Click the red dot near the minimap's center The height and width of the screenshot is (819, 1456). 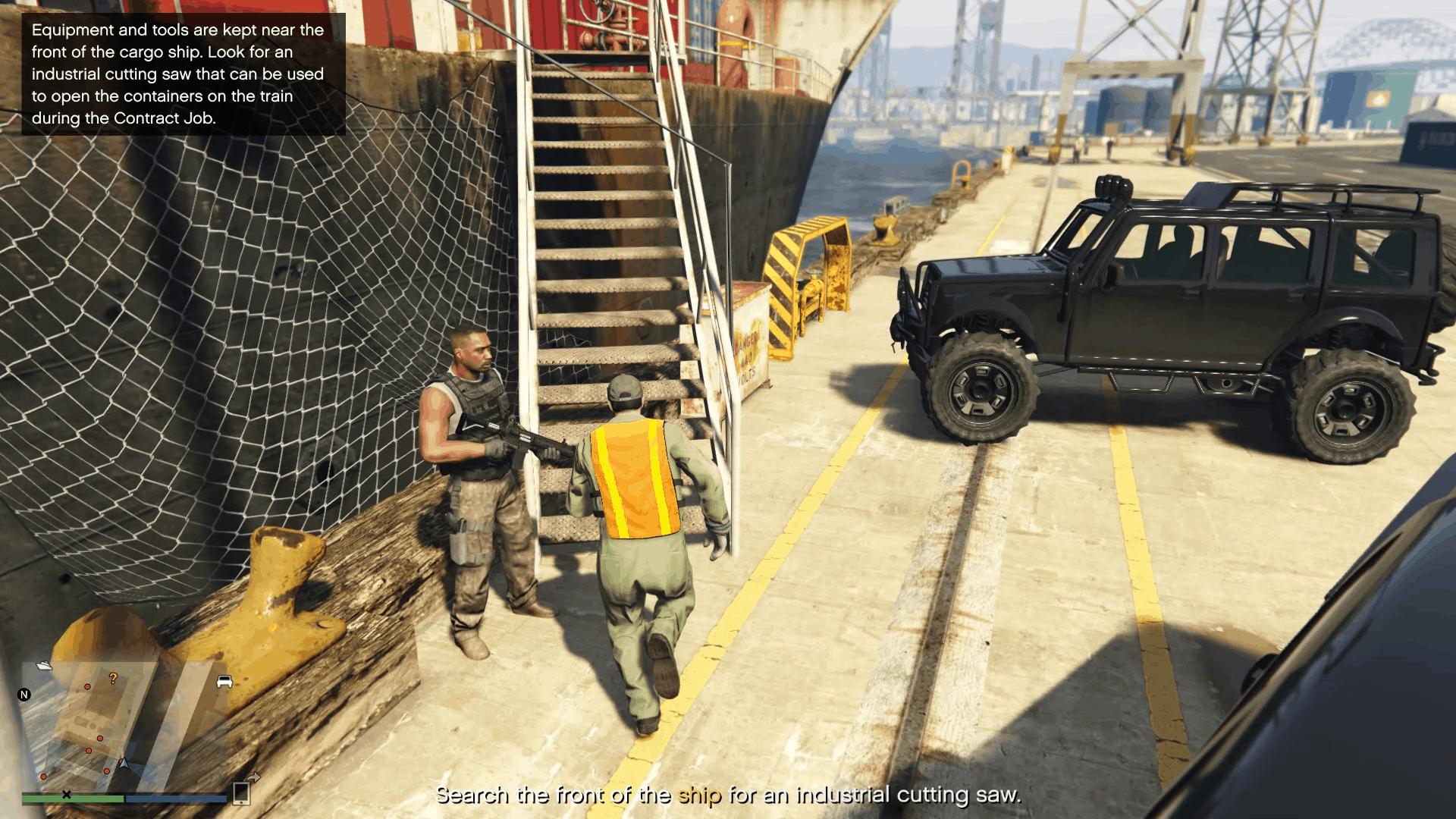(100, 738)
